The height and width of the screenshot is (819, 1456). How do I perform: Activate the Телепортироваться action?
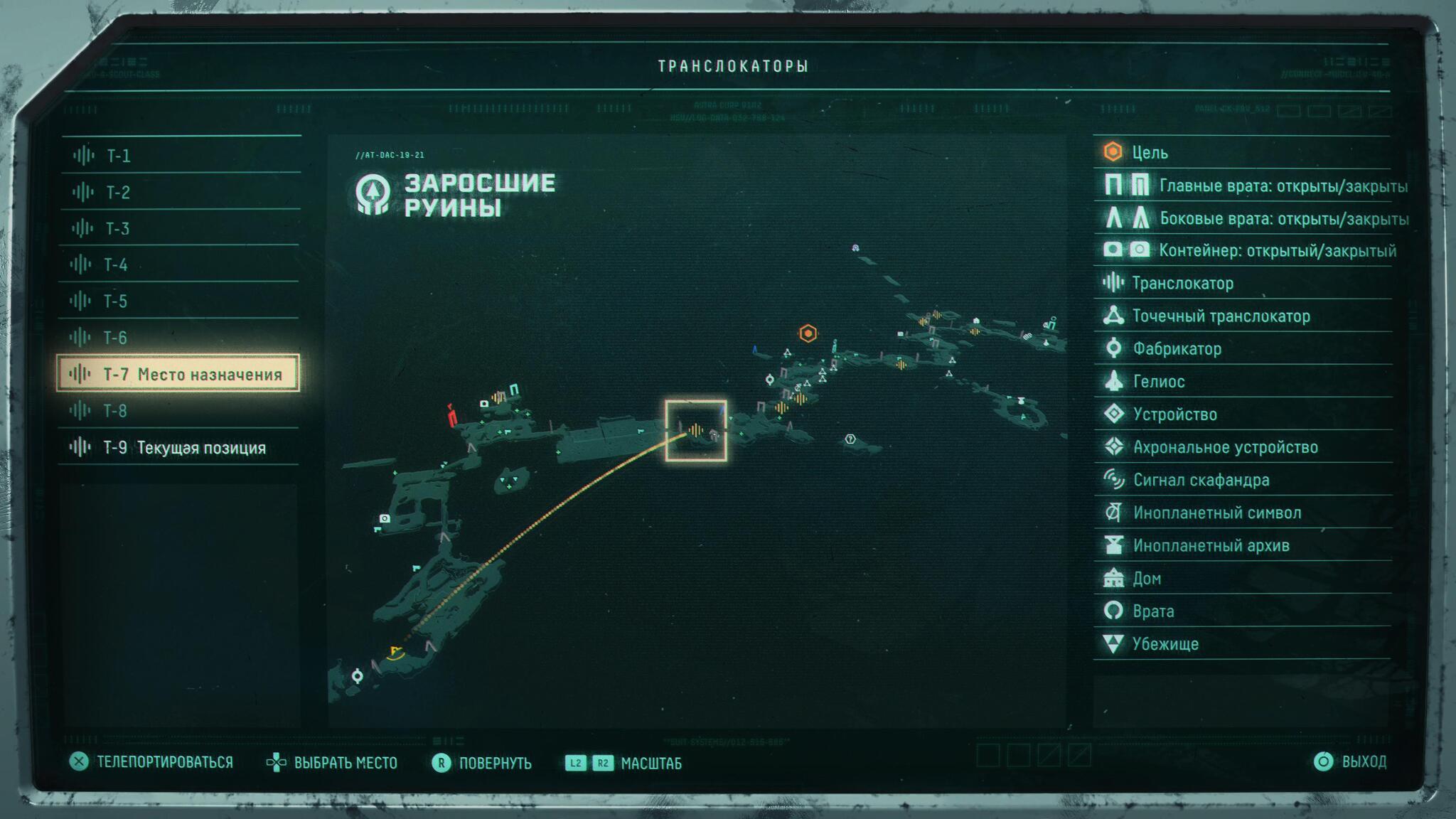[164, 762]
